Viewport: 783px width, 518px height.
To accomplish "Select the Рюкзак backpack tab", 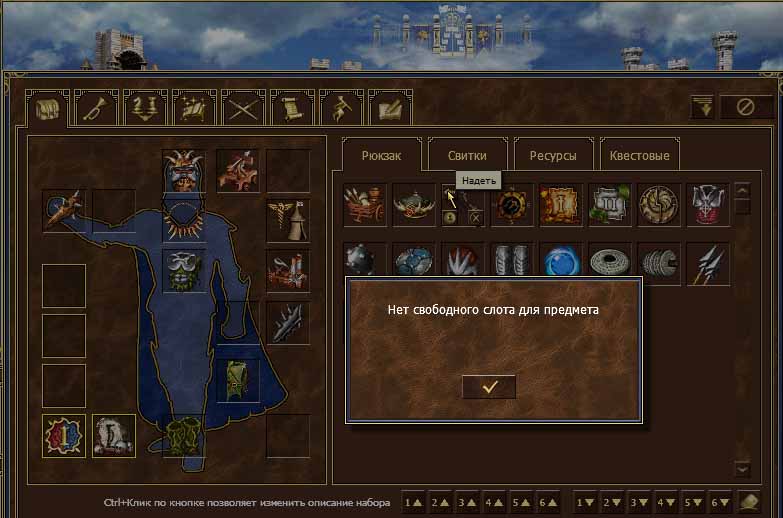I will point(381,155).
